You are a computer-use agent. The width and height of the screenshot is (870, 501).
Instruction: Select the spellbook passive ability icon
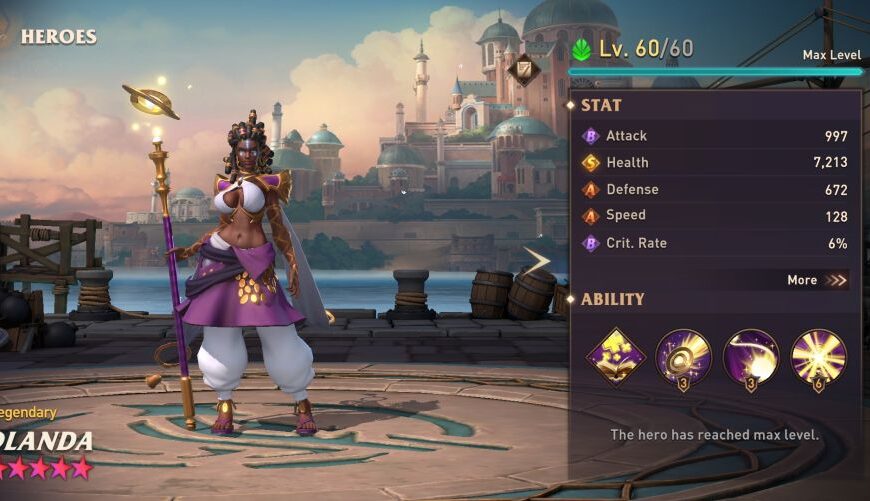click(615, 357)
